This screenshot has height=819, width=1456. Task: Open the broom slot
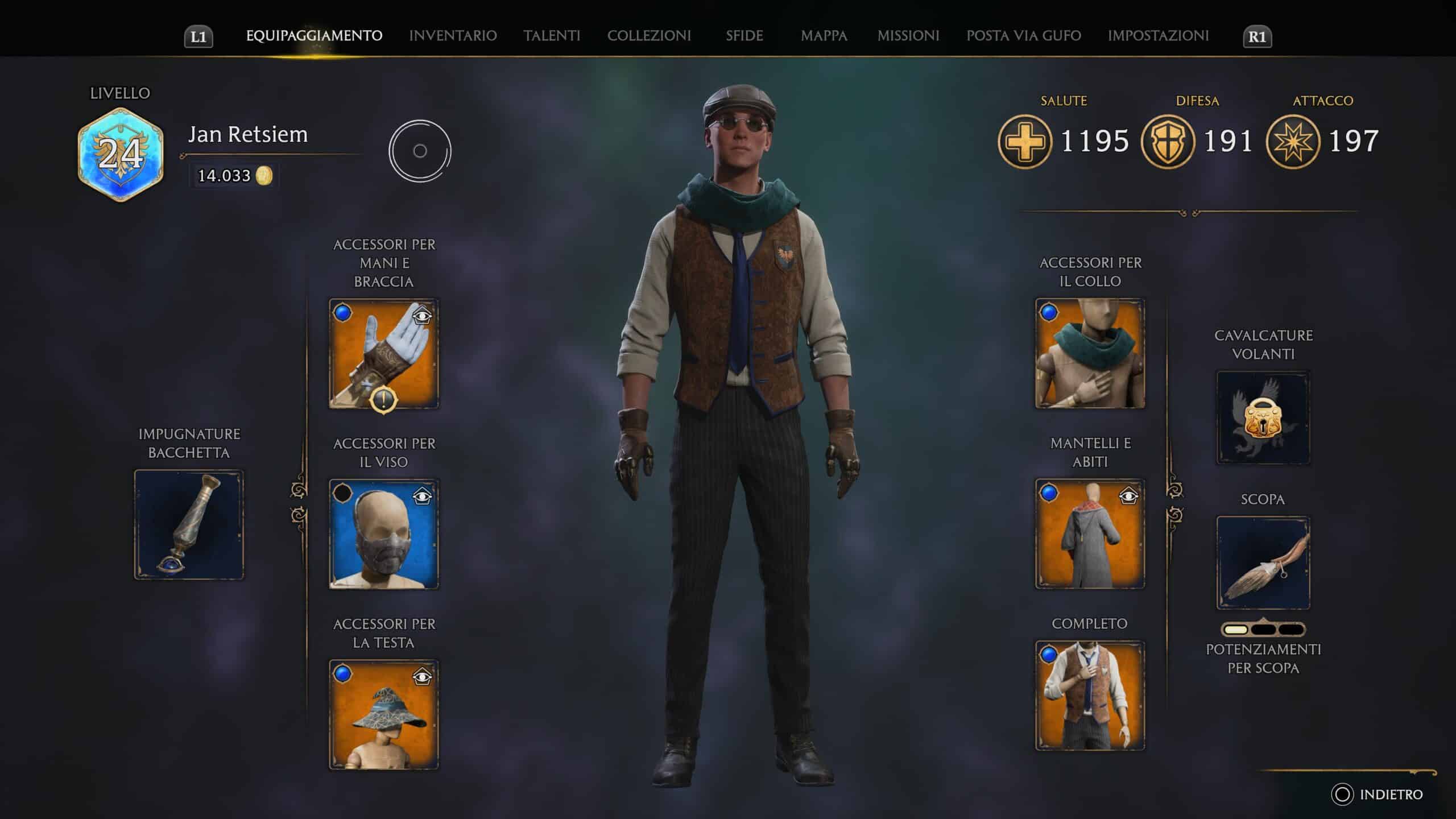(1263, 563)
